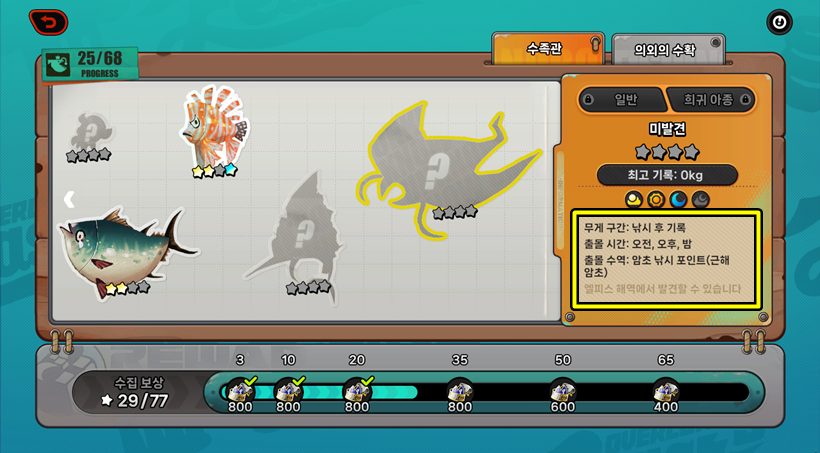Switch to the 수족관 tab
Image resolution: width=820 pixels, height=453 pixels.
[x=548, y=48]
